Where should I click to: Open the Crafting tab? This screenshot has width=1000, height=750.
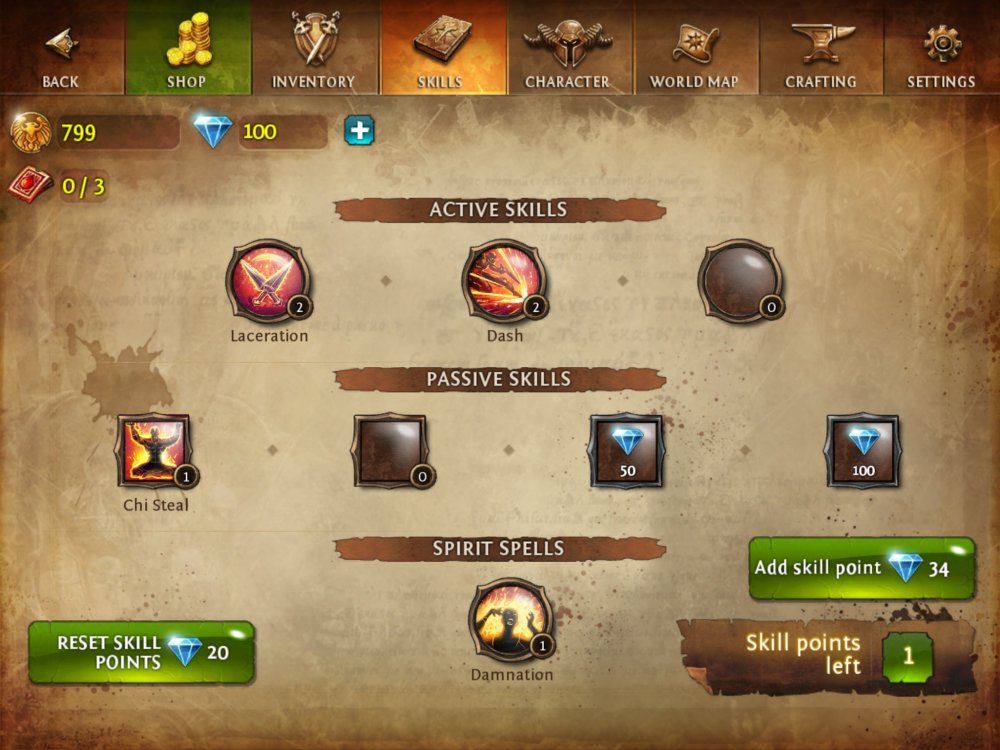pyautogui.click(x=821, y=48)
